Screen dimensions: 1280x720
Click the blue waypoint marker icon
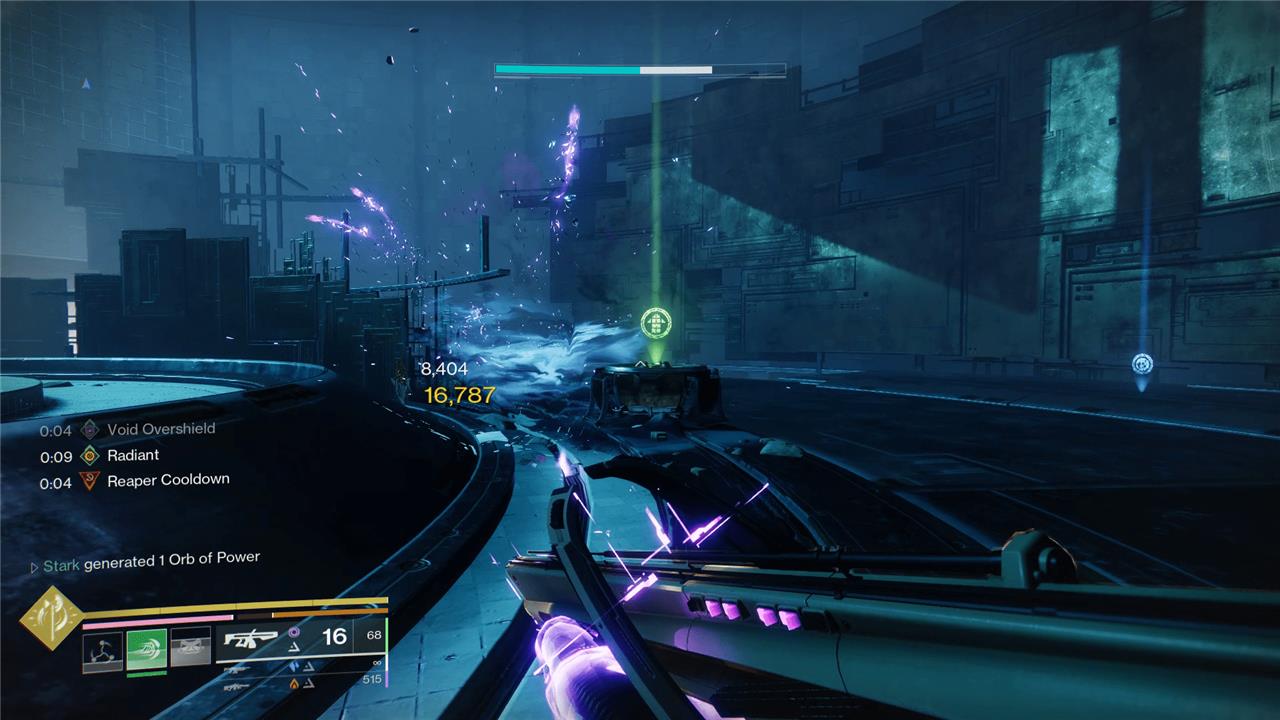coord(1142,363)
